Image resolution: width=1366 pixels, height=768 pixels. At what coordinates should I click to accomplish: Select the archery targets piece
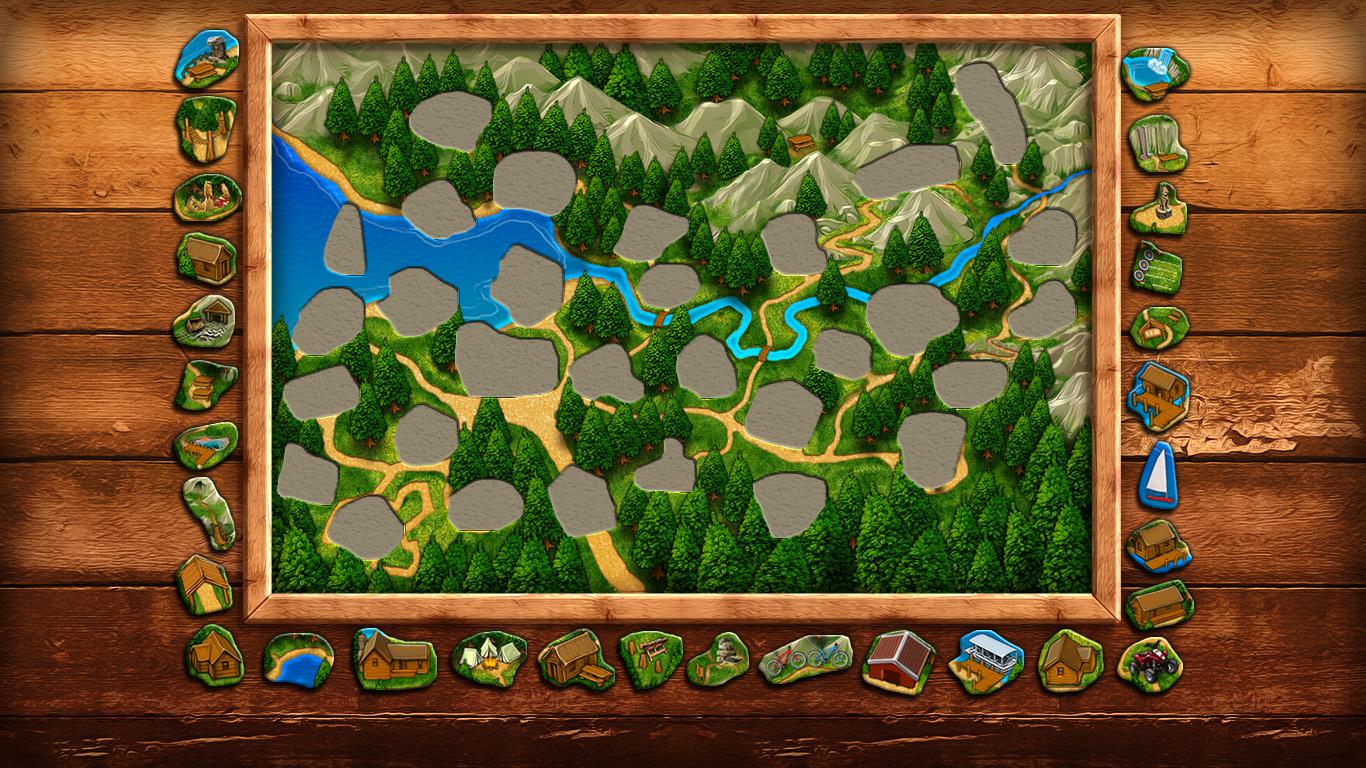[x=1157, y=268]
